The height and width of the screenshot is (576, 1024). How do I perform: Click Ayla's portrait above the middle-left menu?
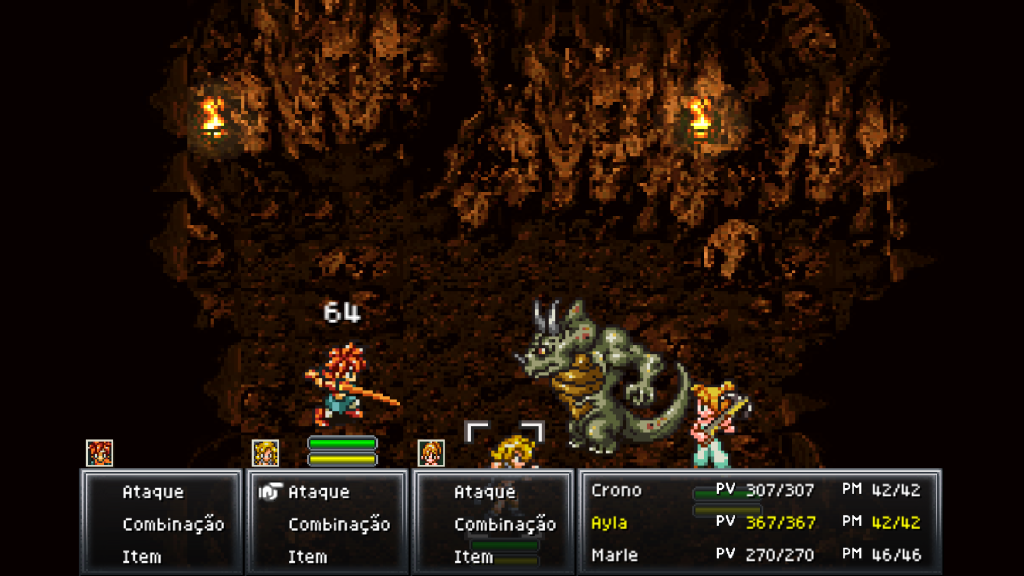point(265,453)
